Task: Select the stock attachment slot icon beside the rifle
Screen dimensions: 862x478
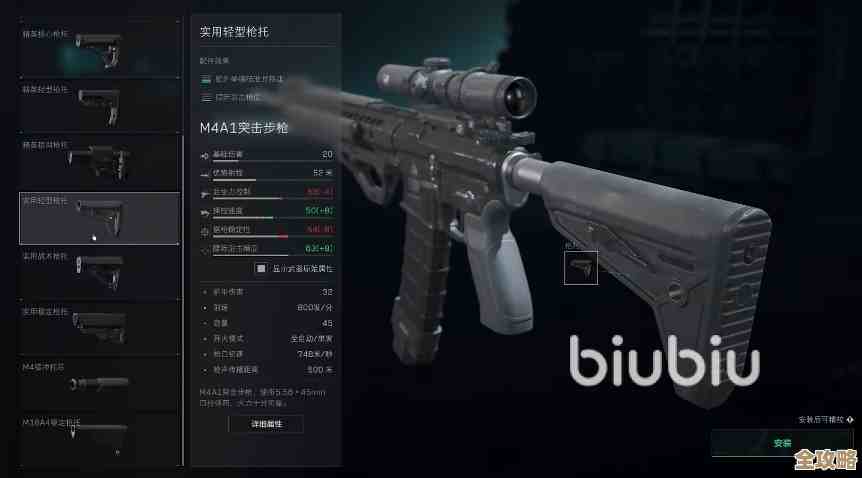Action: (580, 267)
